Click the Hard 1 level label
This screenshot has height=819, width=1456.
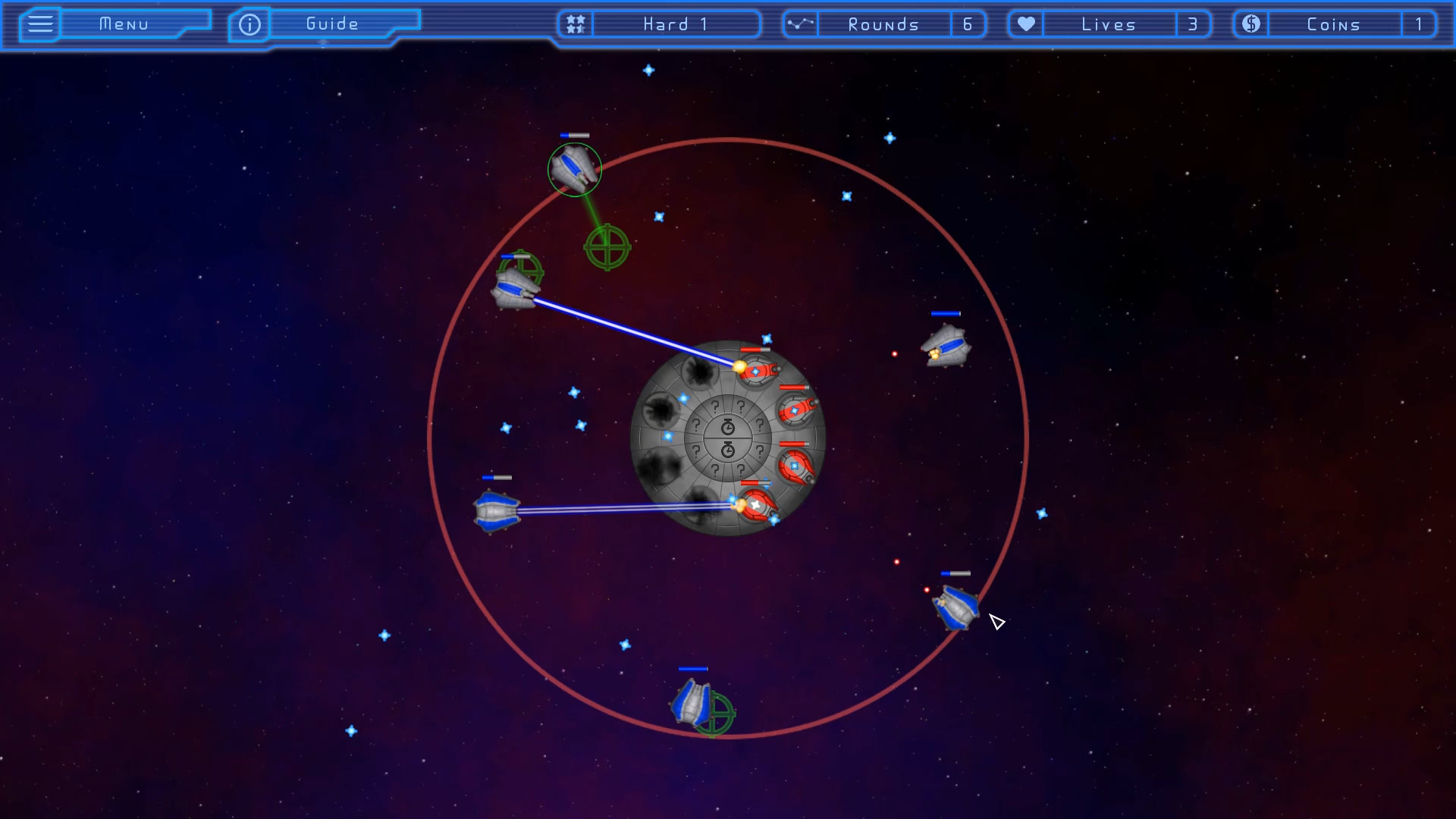pyautogui.click(x=673, y=24)
